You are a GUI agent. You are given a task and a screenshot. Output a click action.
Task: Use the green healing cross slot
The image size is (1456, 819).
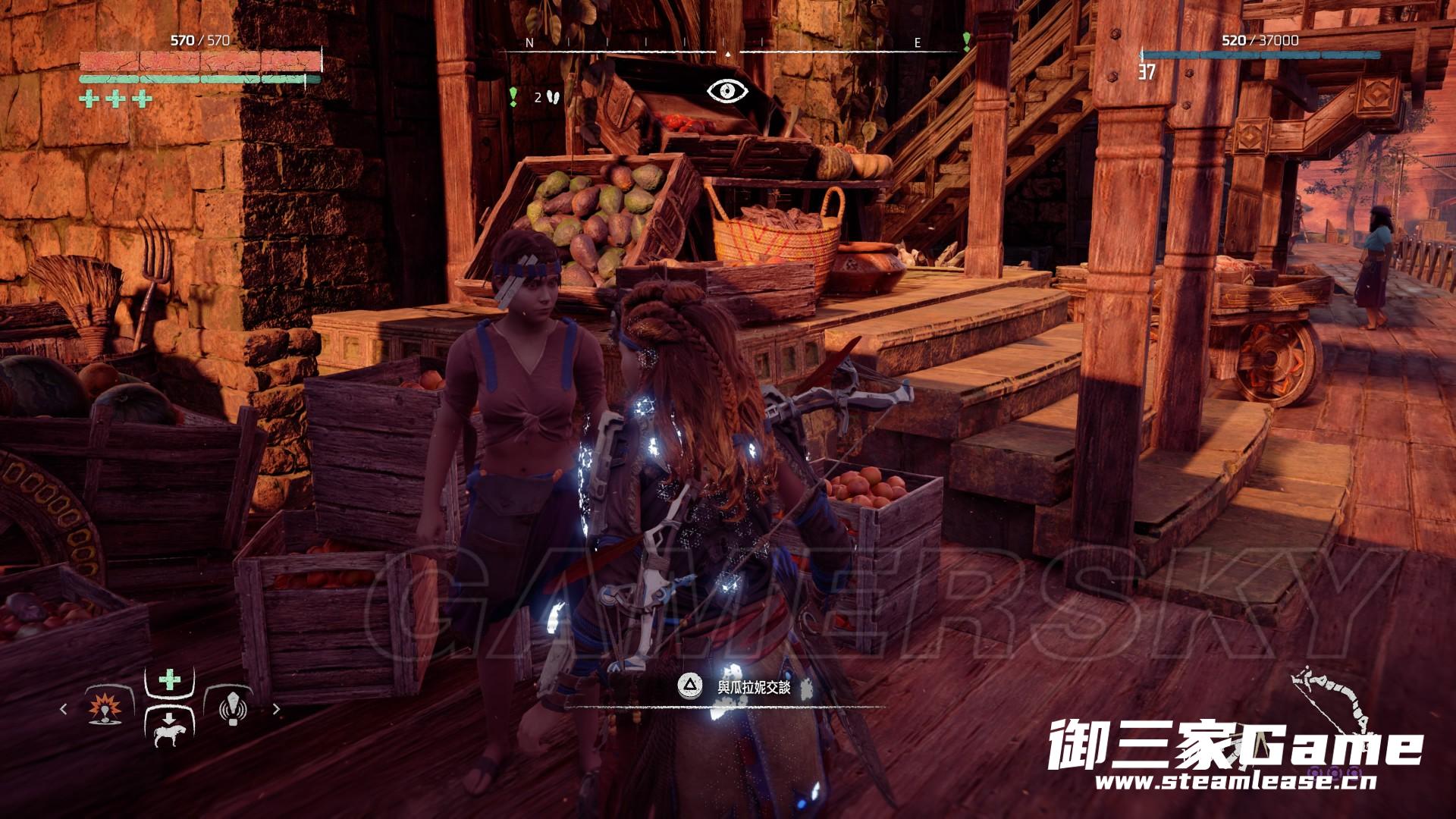[169, 679]
